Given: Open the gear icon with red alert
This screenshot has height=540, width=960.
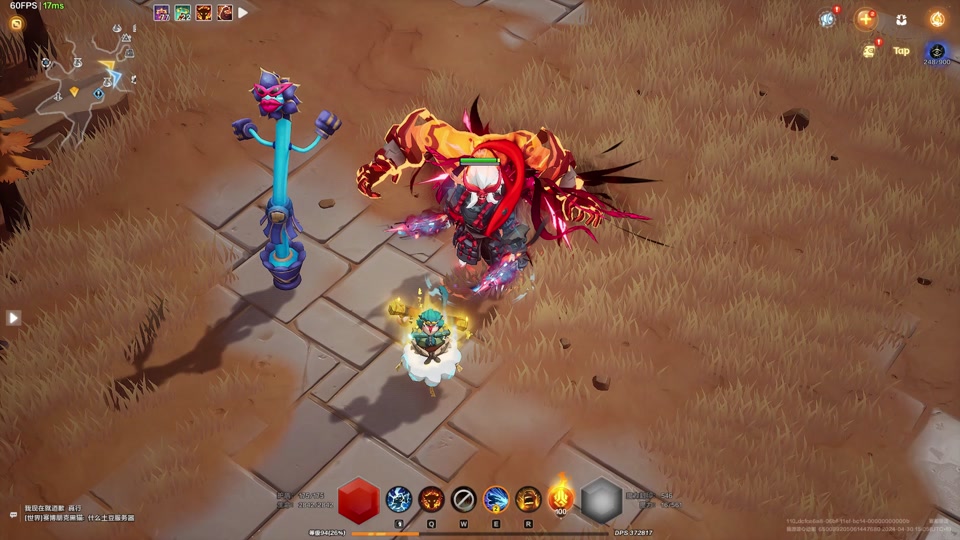Looking at the screenshot, I should tap(827, 19).
